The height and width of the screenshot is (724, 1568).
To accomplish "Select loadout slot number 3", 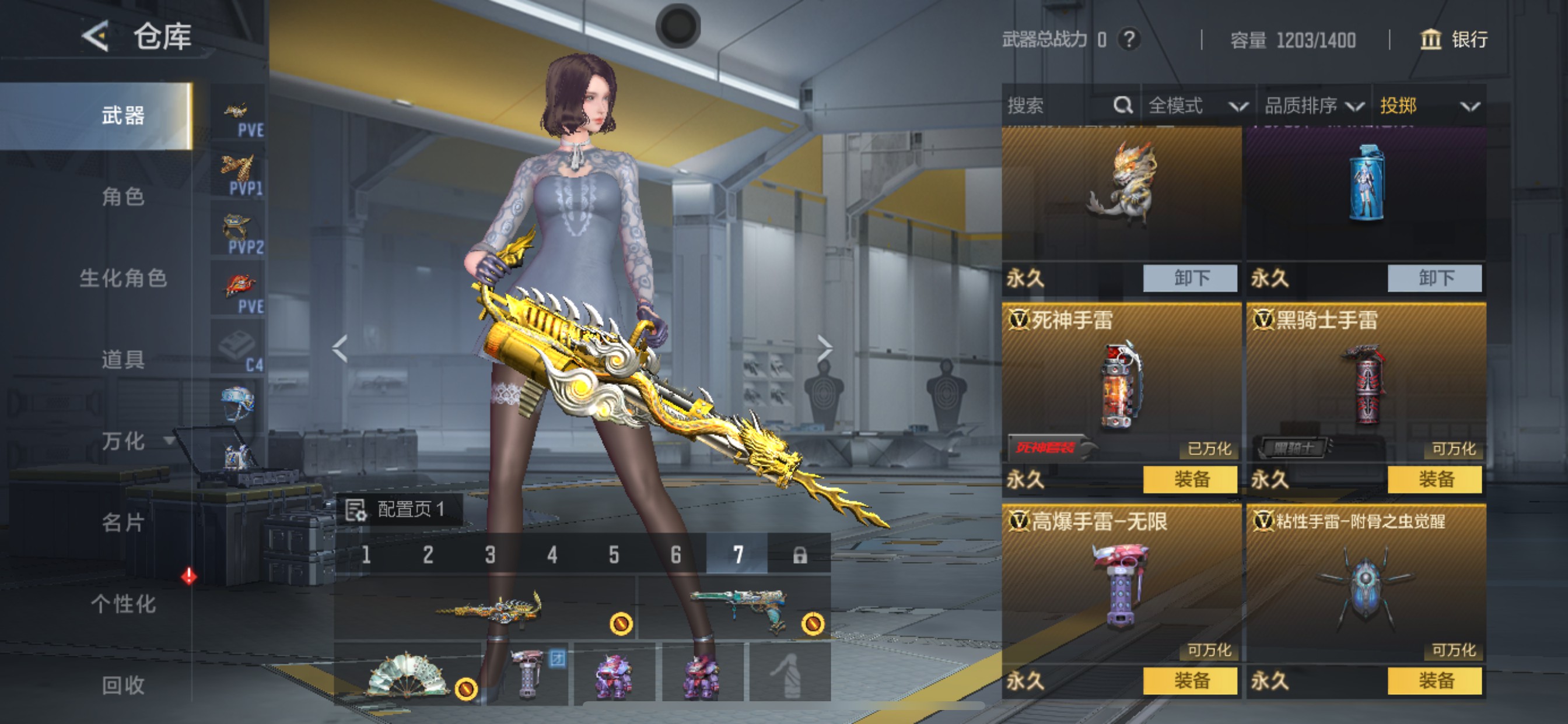I will 490,554.
